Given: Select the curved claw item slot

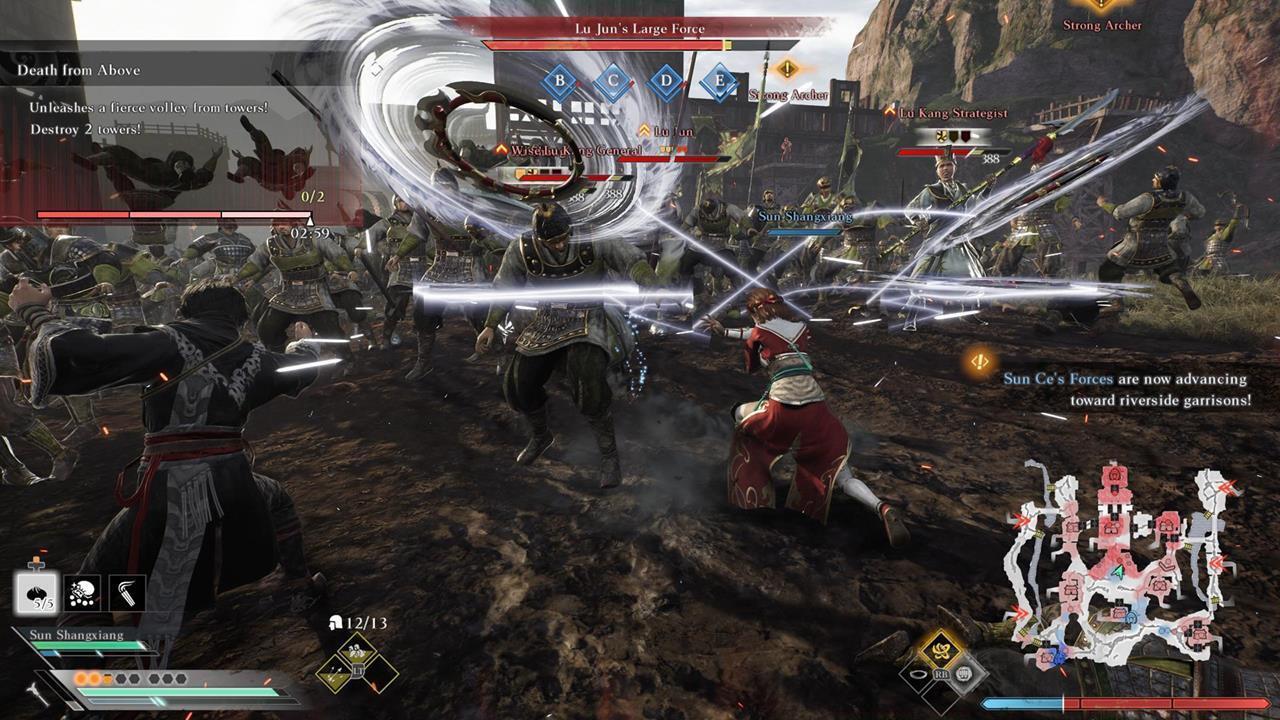Looking at the screenshot, I should pyautogui.click(x=127, y=593).
